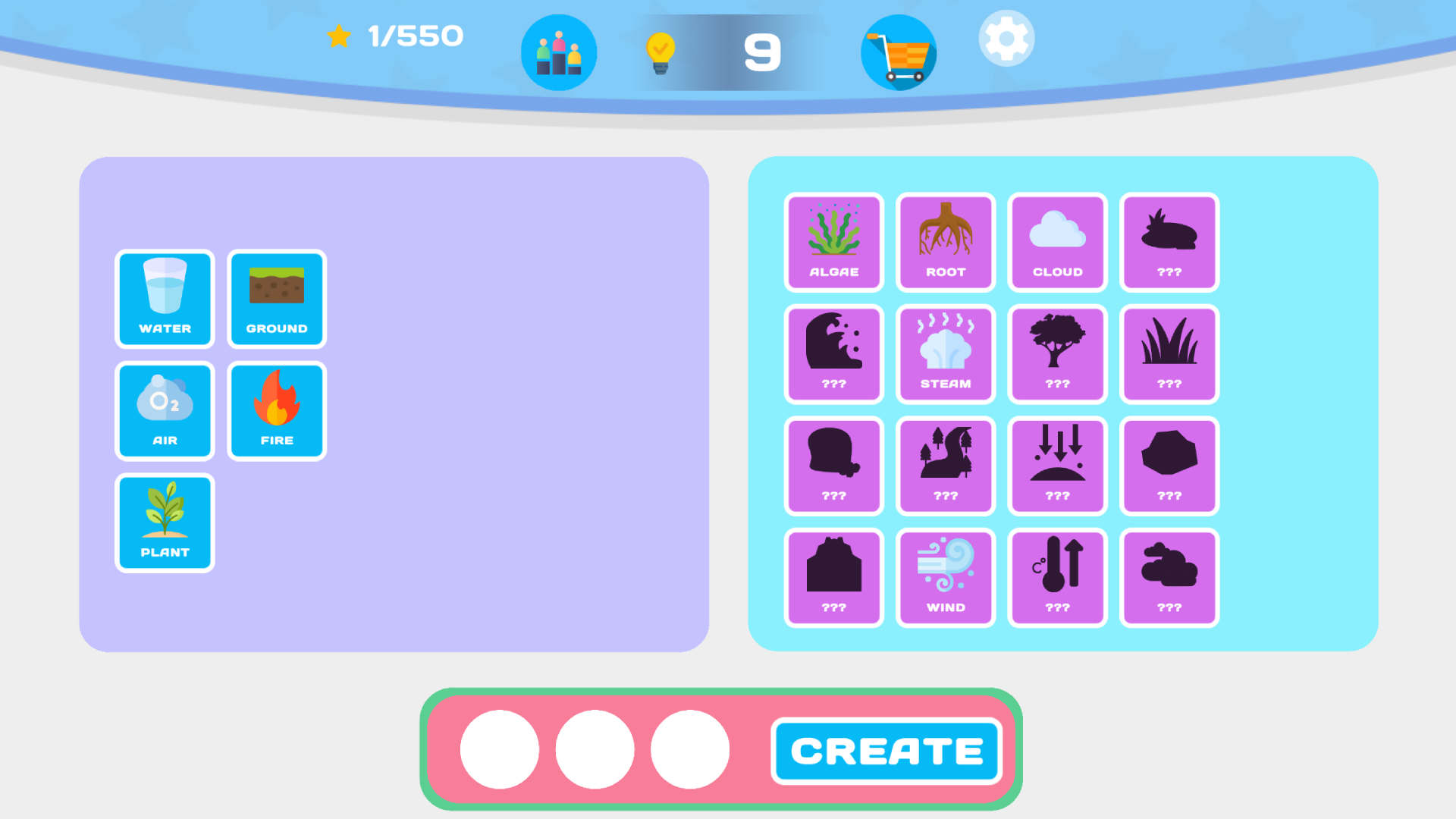Select the Ground element card
The height and width of the screenshot is (819, 1456).
(x=276, y=300)
